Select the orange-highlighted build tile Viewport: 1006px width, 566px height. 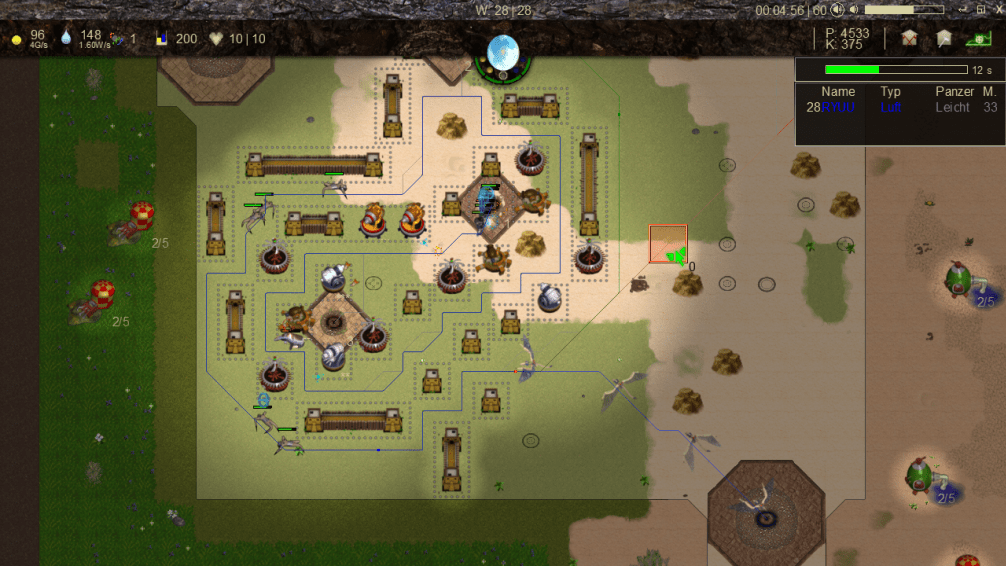coord(668,244)
